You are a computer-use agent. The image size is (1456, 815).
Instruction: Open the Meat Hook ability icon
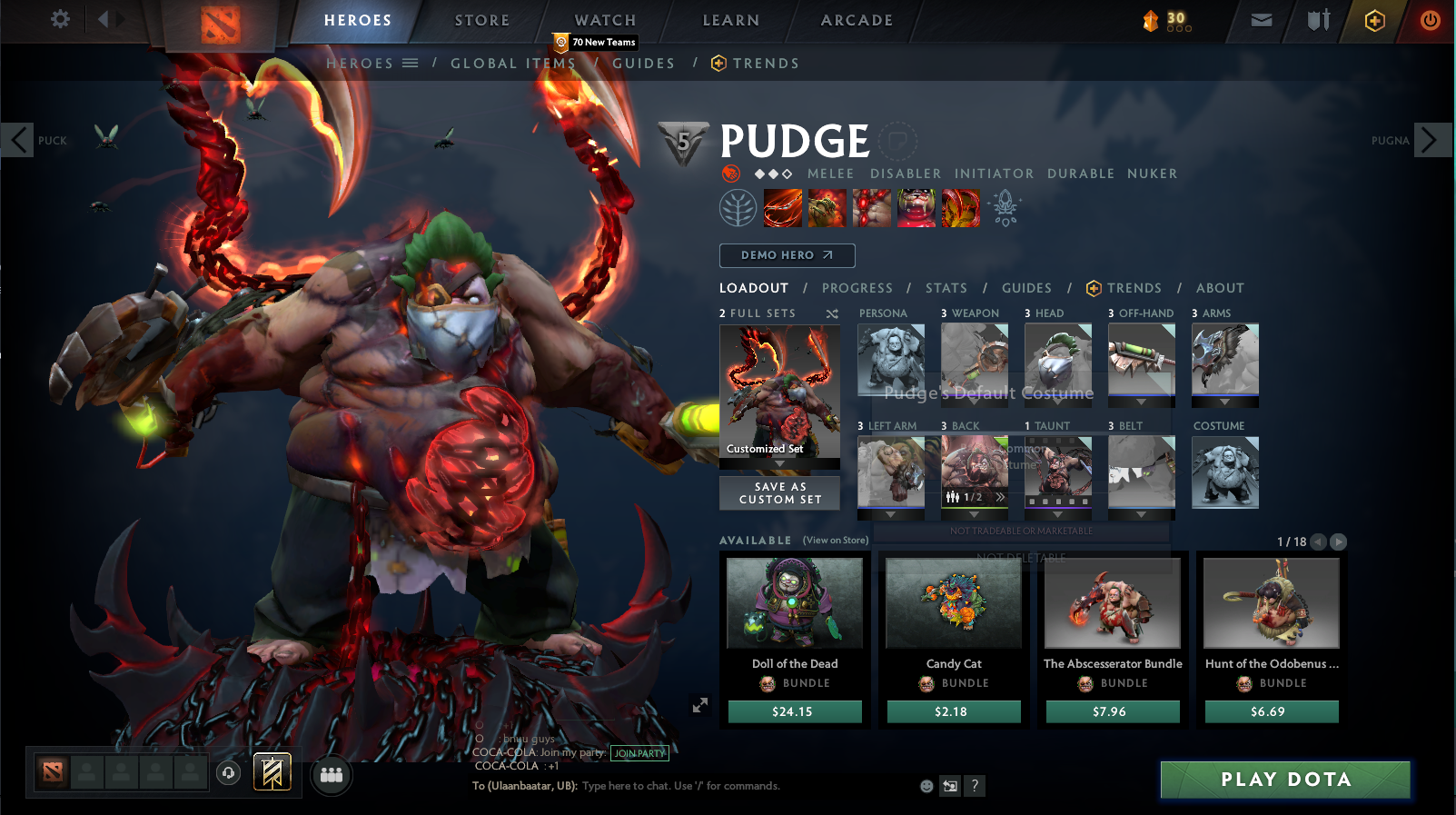click(782, 207)
